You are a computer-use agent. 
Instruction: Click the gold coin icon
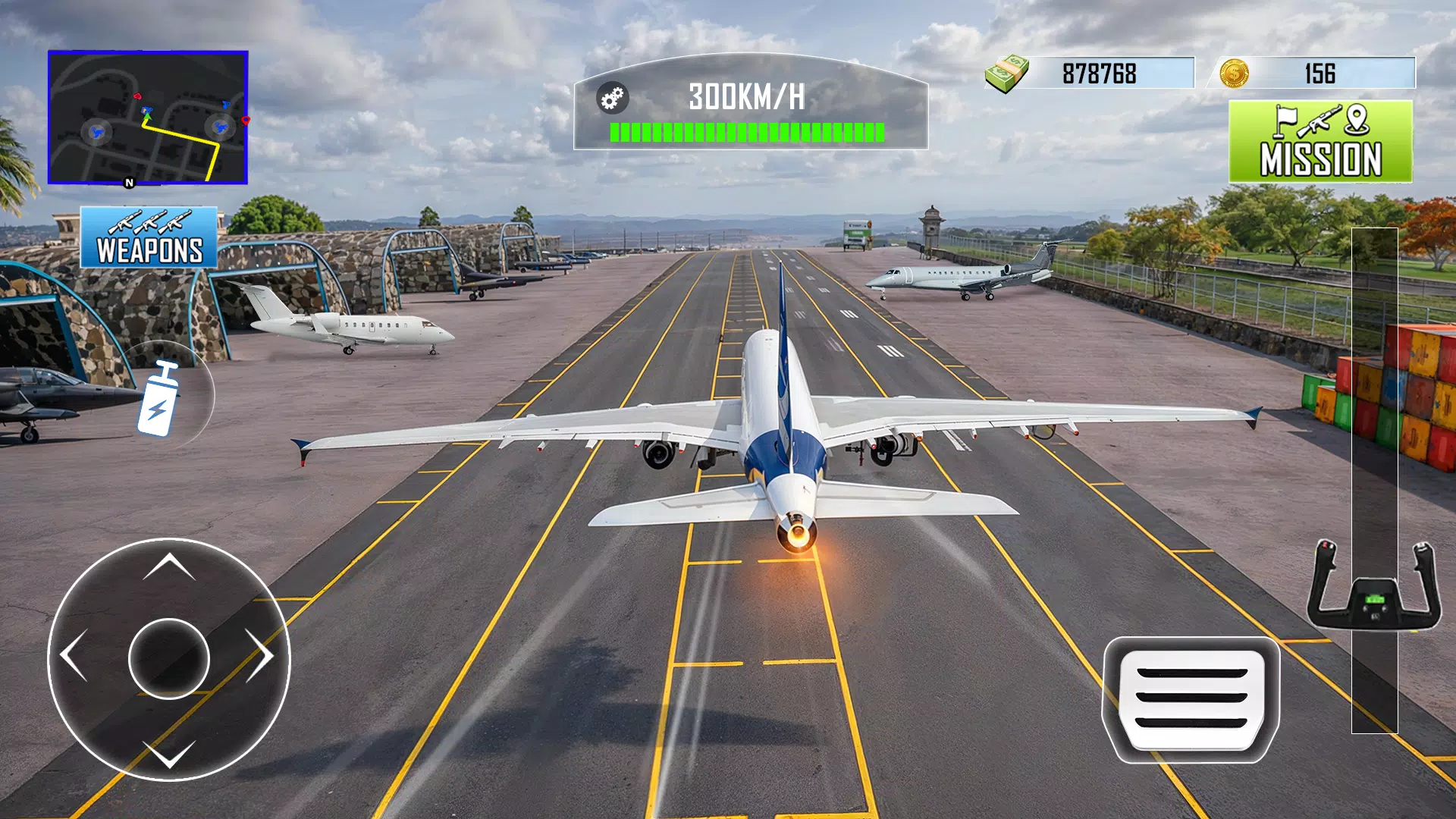click(x=1234, y=74)
